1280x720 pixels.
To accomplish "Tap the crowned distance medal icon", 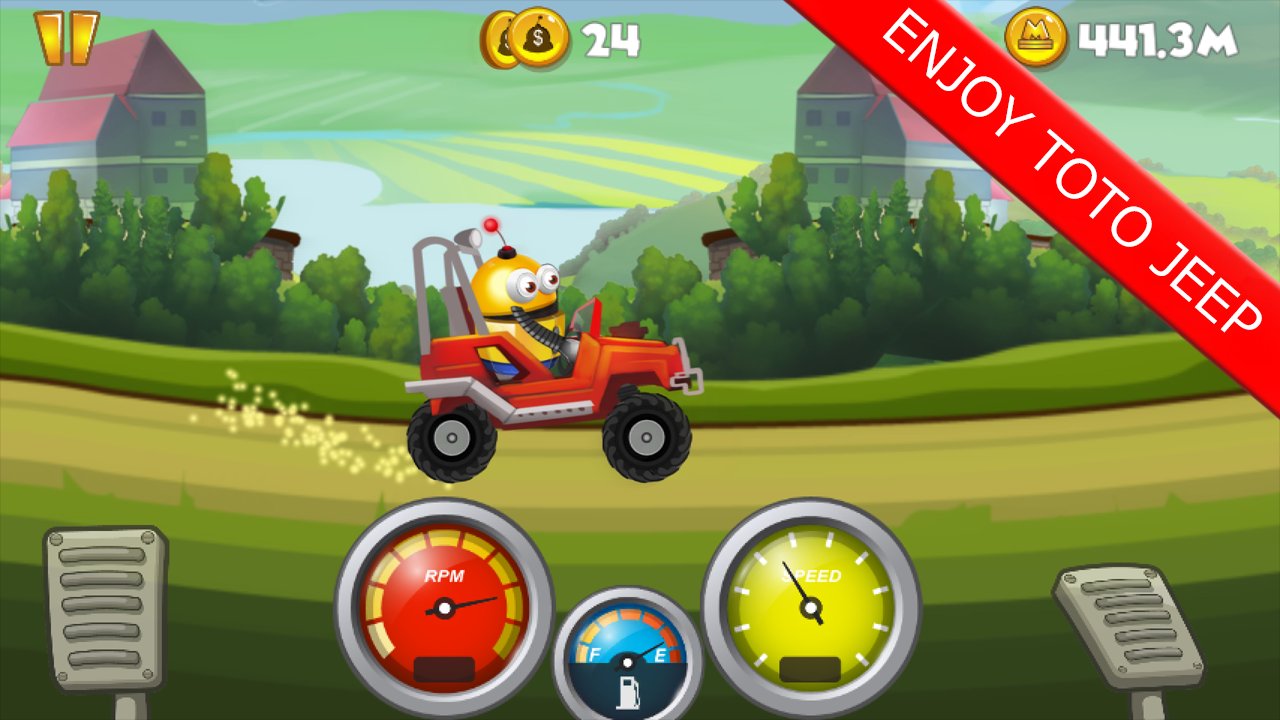I will pos(1037,35).
